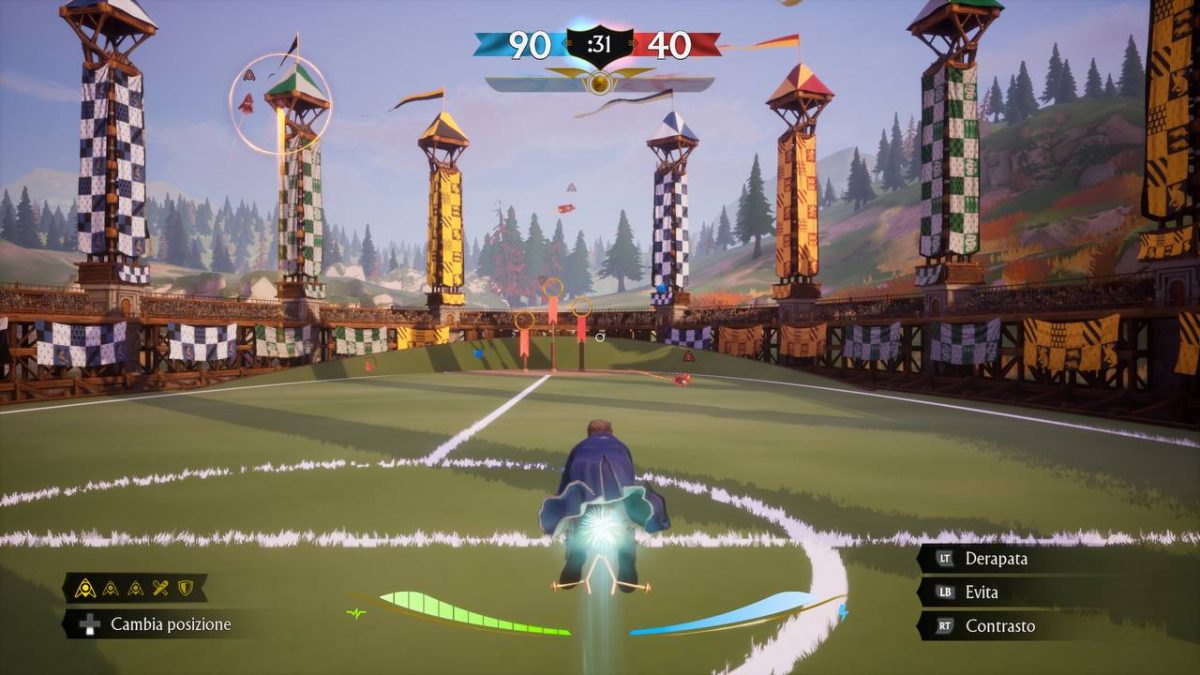The width and height of the screenshot is (1200, 675).
Task: Choose the Keeper shield position icon
Action: [185, 588]
